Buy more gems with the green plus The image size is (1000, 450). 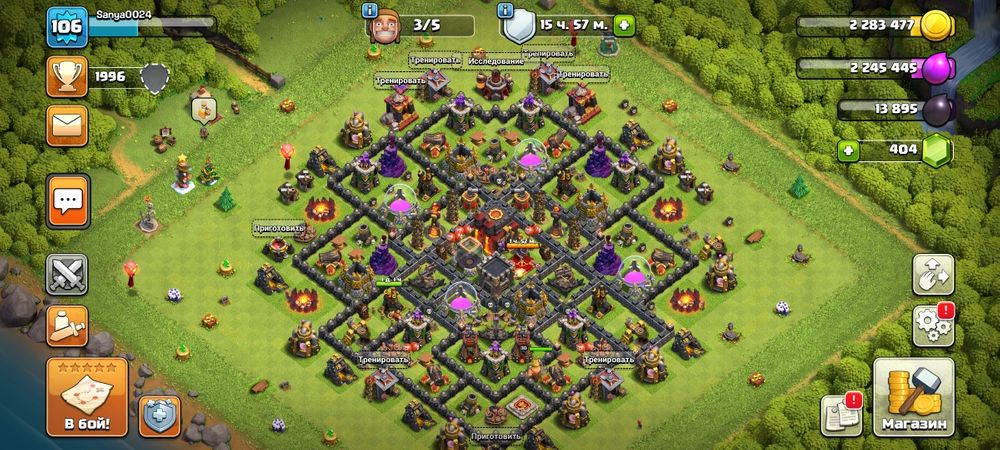click(851, 151)
